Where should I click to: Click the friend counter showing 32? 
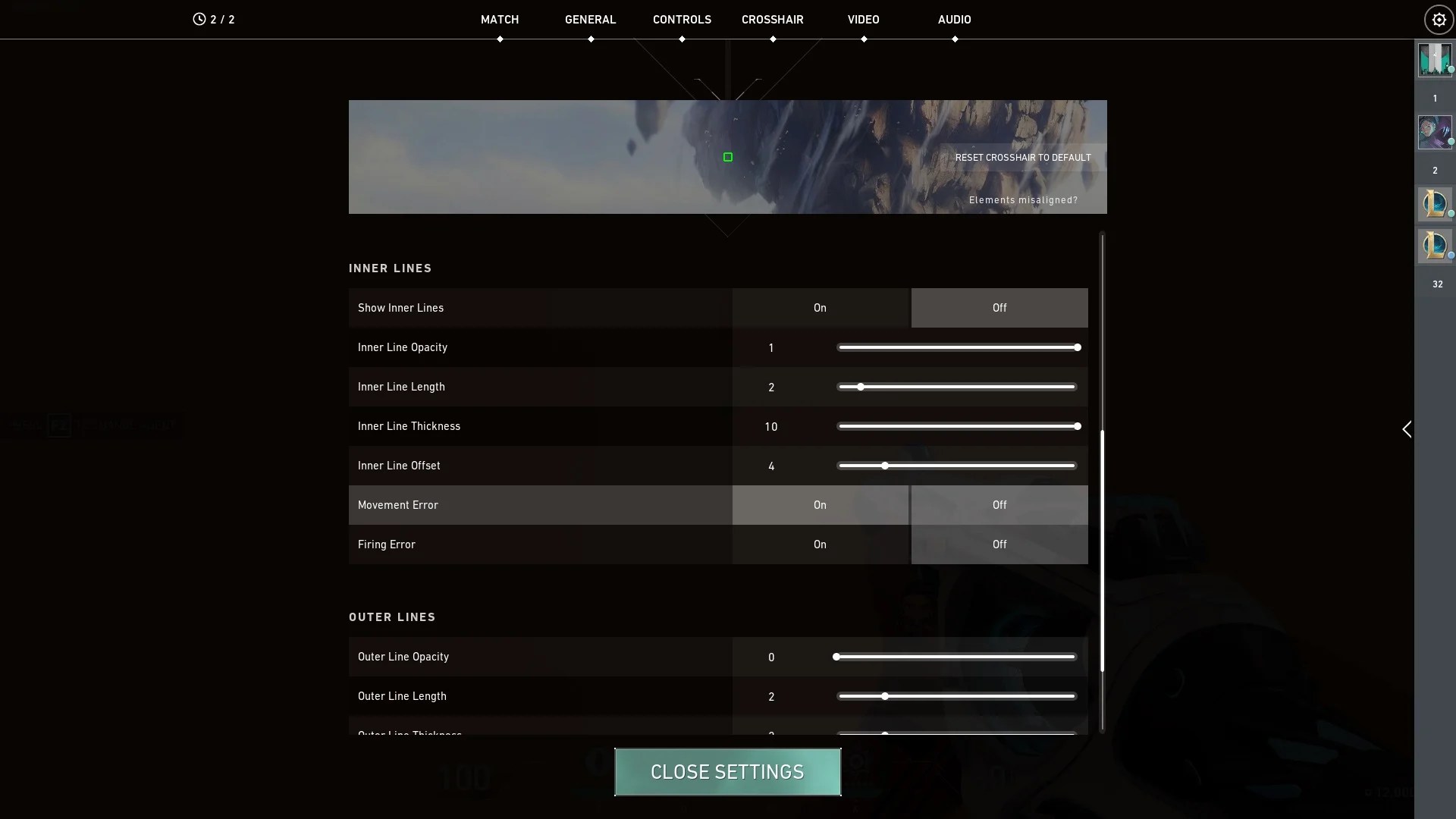pyautogui.click(x=1437, y=284)
